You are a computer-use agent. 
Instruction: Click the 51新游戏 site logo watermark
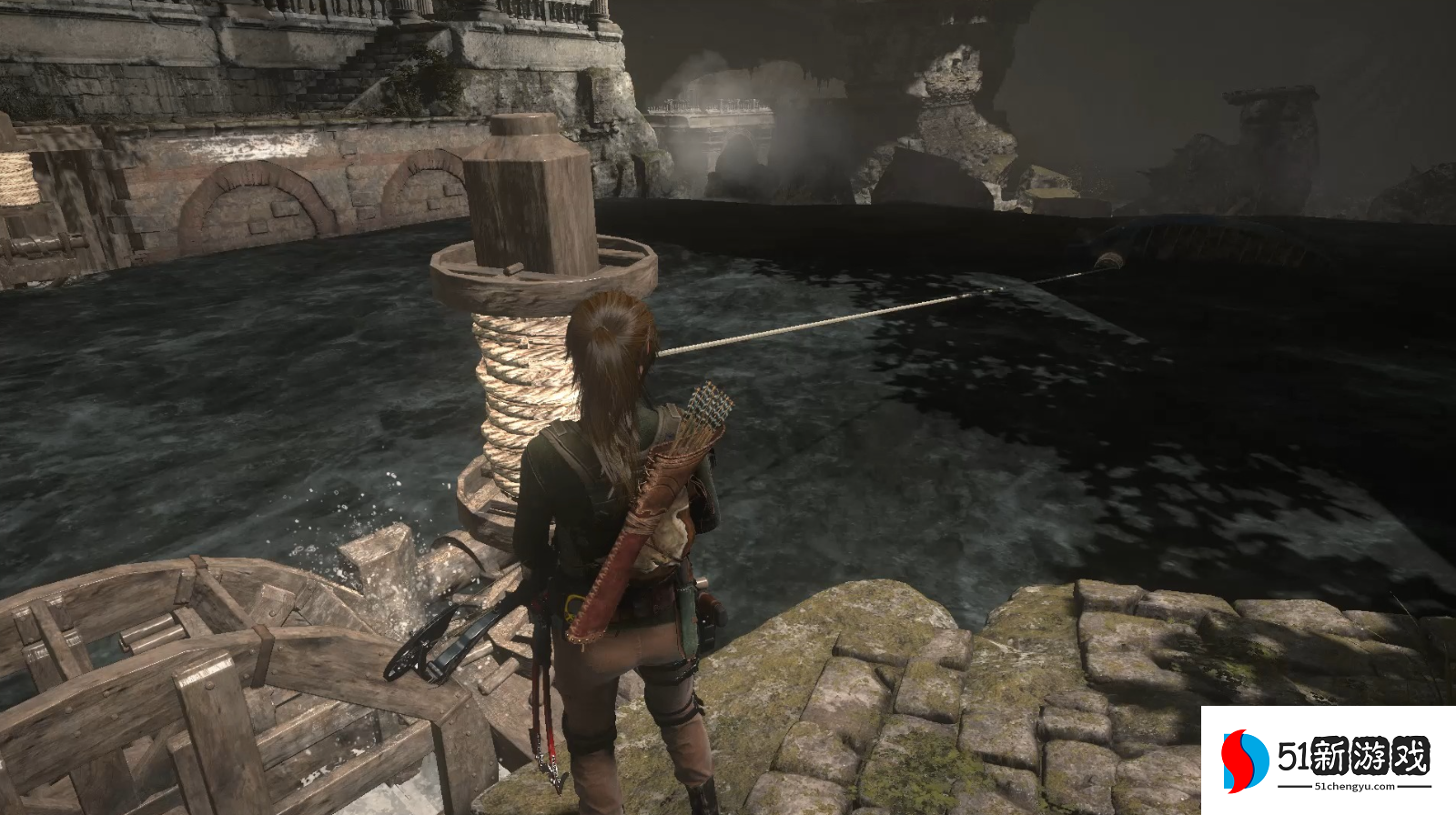(1327, 760)
